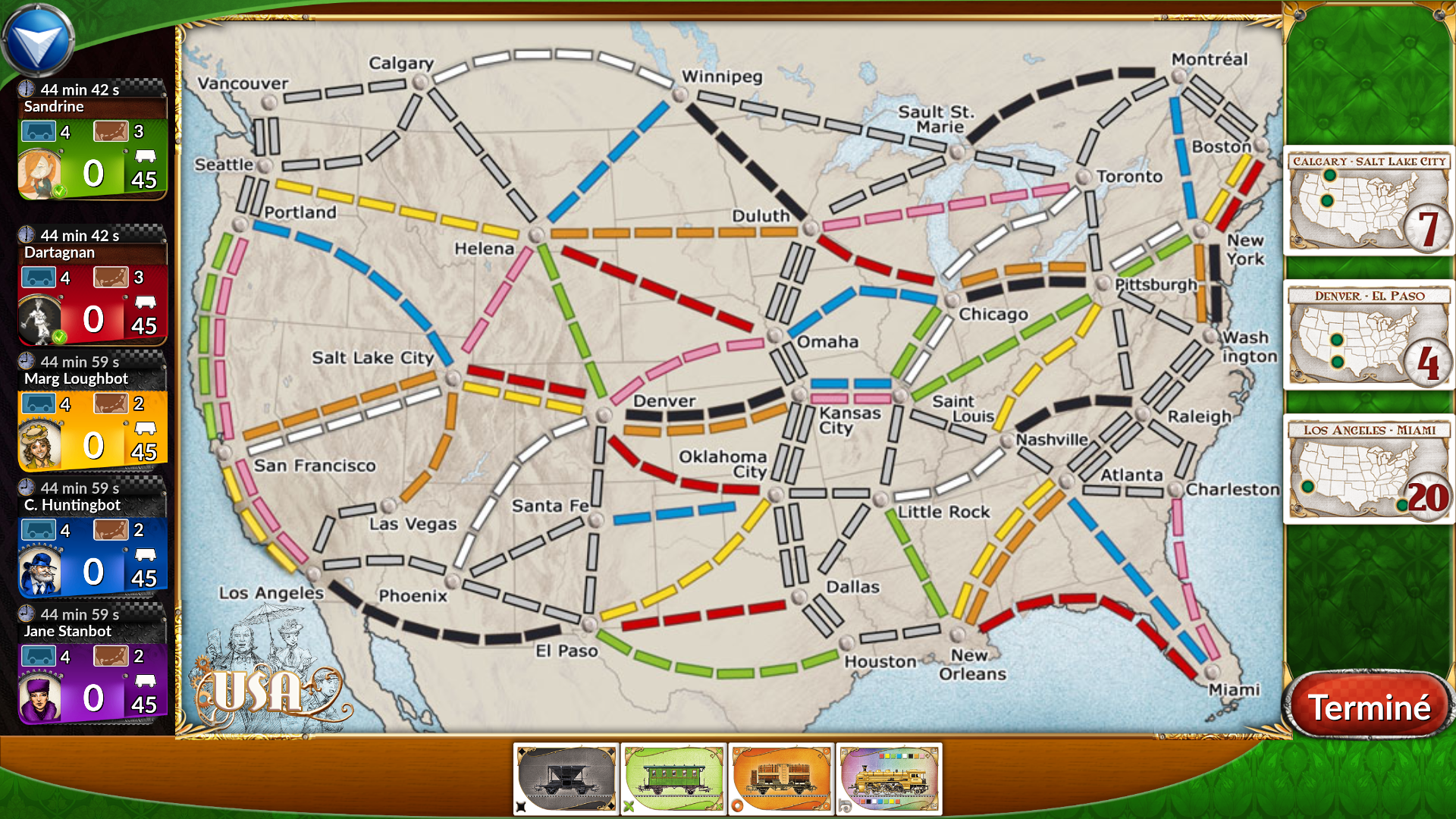Pick the orange freight car card
Viewport: 1456px width, 819px height.
[x=781, y=779]
